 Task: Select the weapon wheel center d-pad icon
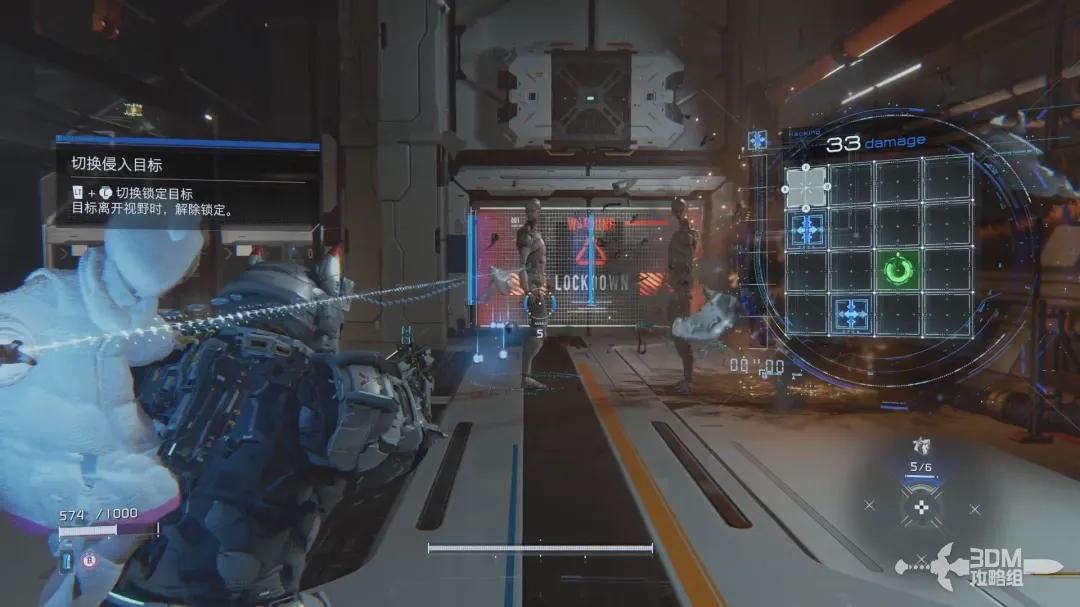tap(920, 507)
